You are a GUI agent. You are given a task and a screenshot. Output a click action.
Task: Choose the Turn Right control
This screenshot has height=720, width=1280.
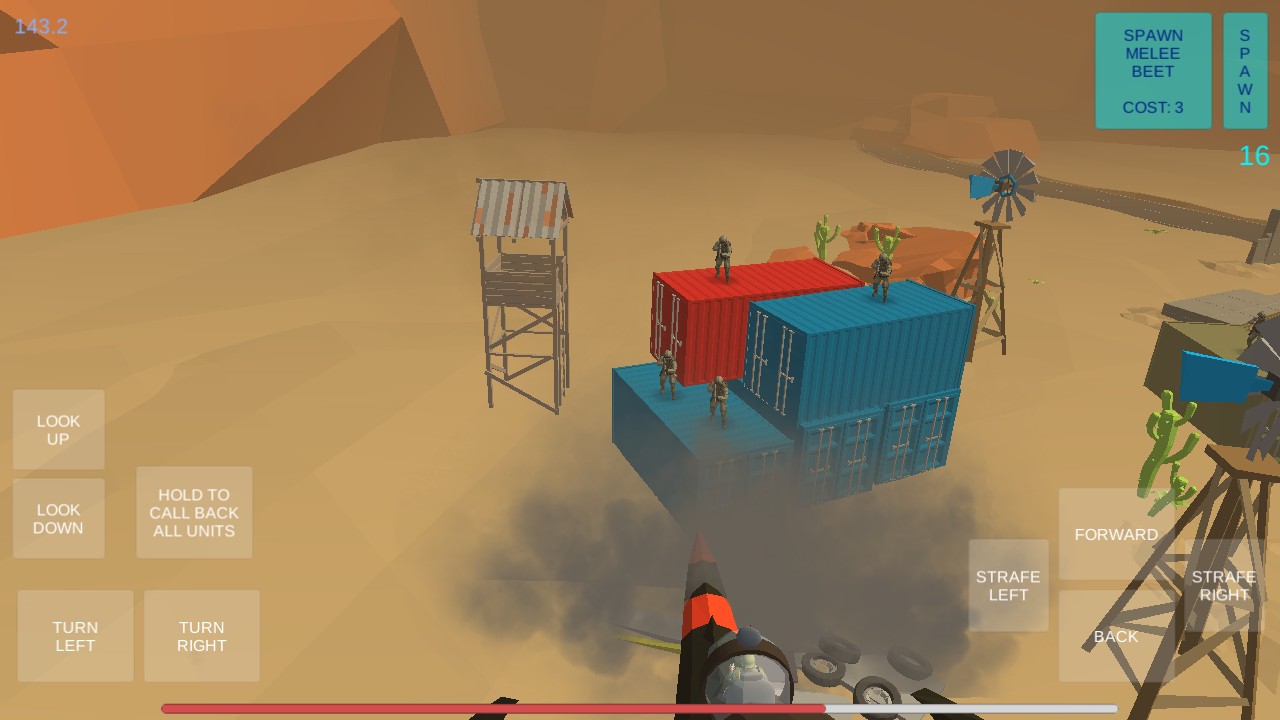202,636
